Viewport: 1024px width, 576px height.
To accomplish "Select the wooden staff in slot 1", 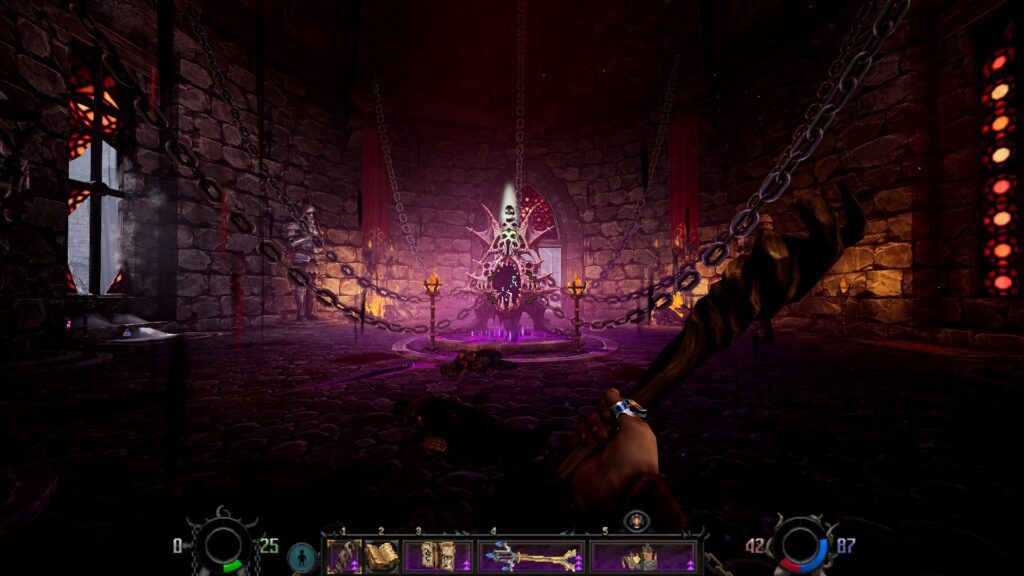I will pyautogui.click(x=344, y=556).
